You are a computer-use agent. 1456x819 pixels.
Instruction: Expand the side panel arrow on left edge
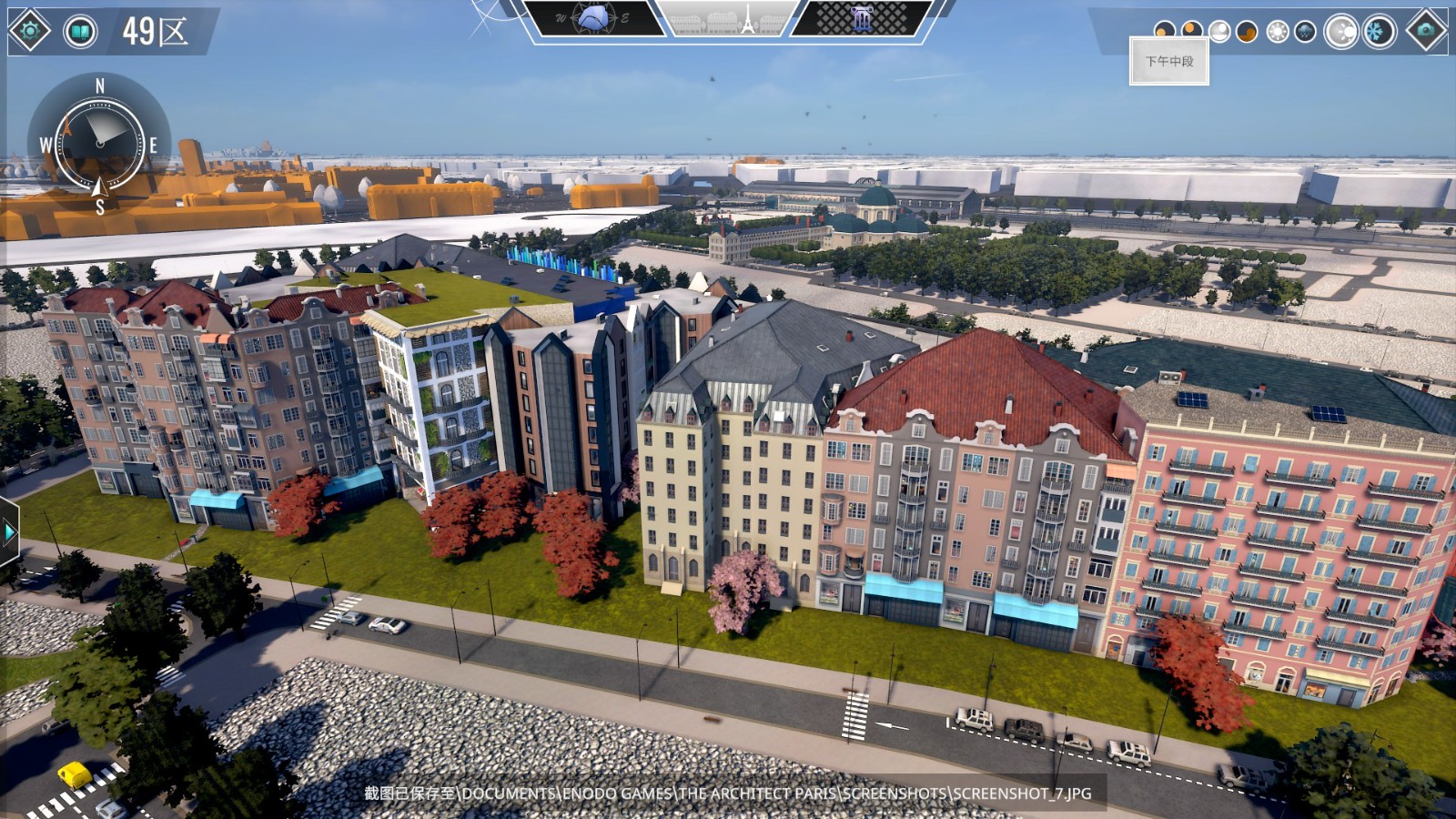point(9,531)
